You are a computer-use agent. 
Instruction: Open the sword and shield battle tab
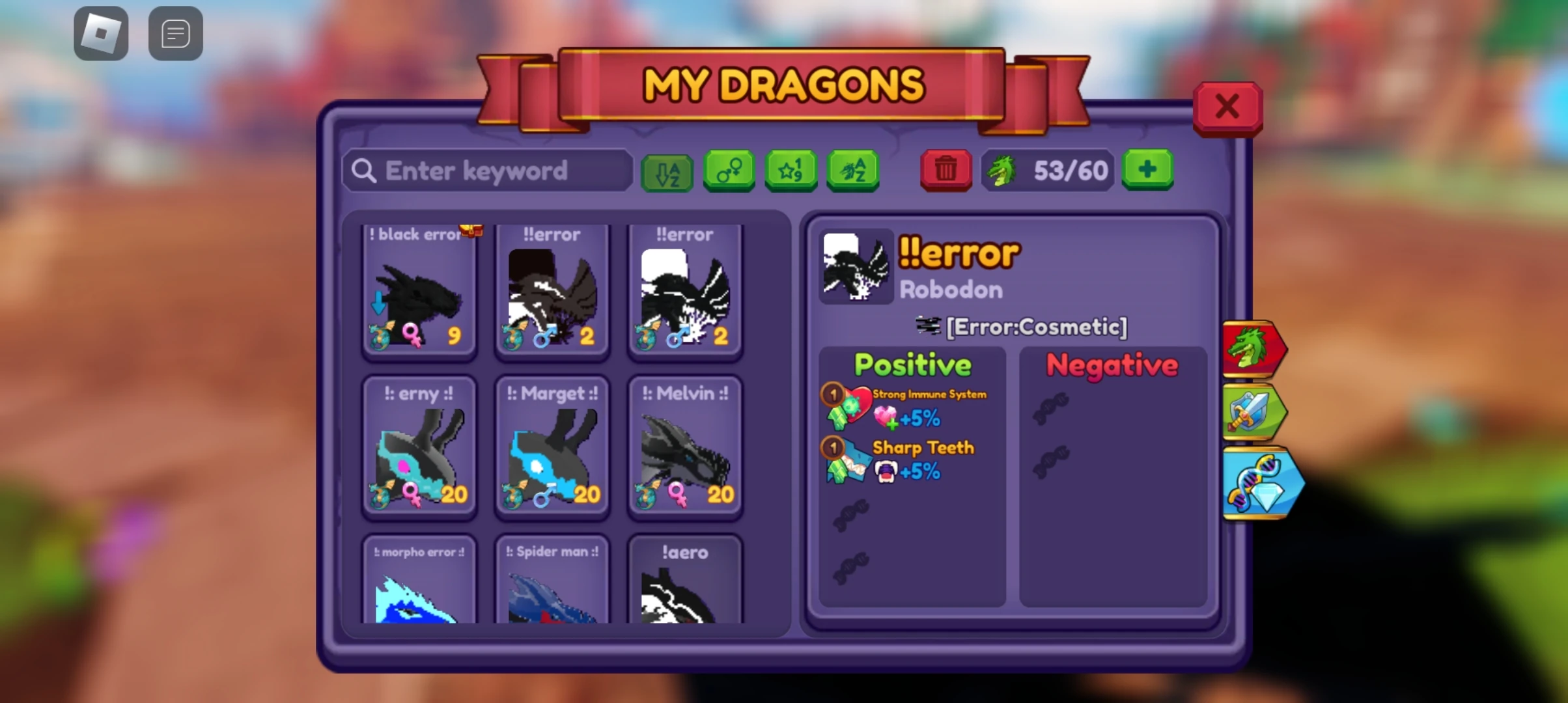coord(1253,413)
